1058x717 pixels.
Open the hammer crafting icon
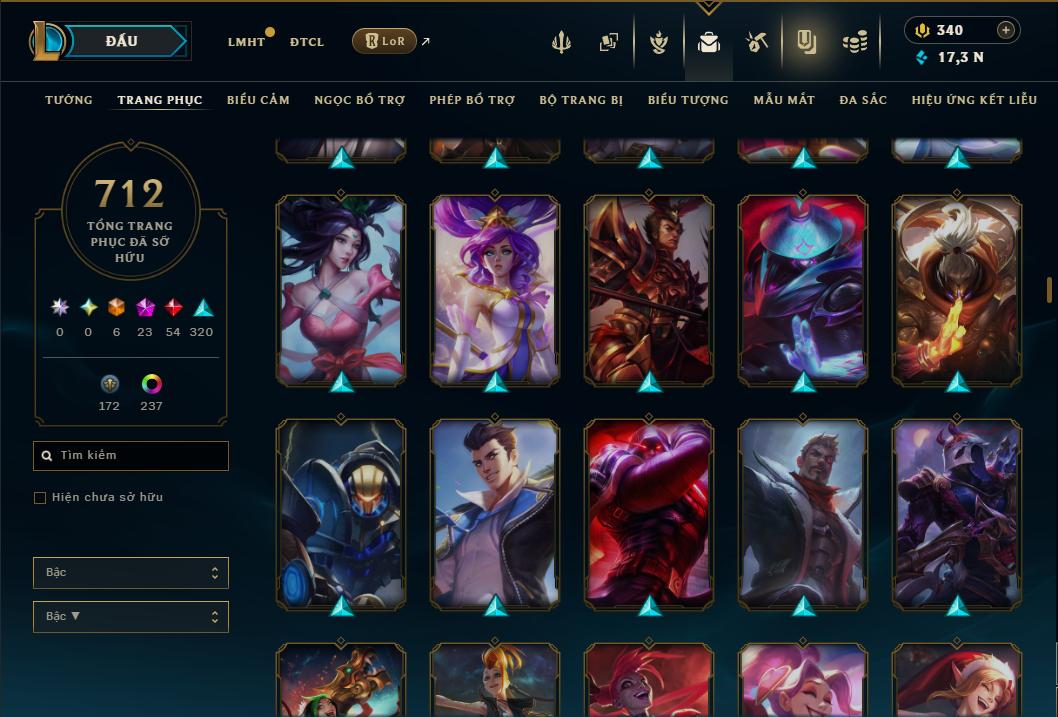[757, 42]
